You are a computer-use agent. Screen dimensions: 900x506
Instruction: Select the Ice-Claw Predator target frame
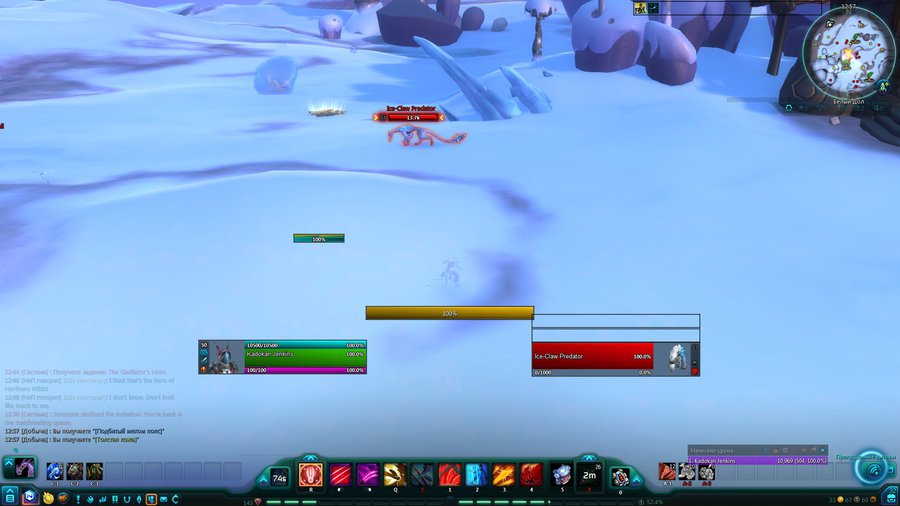(x=615, y=357)
